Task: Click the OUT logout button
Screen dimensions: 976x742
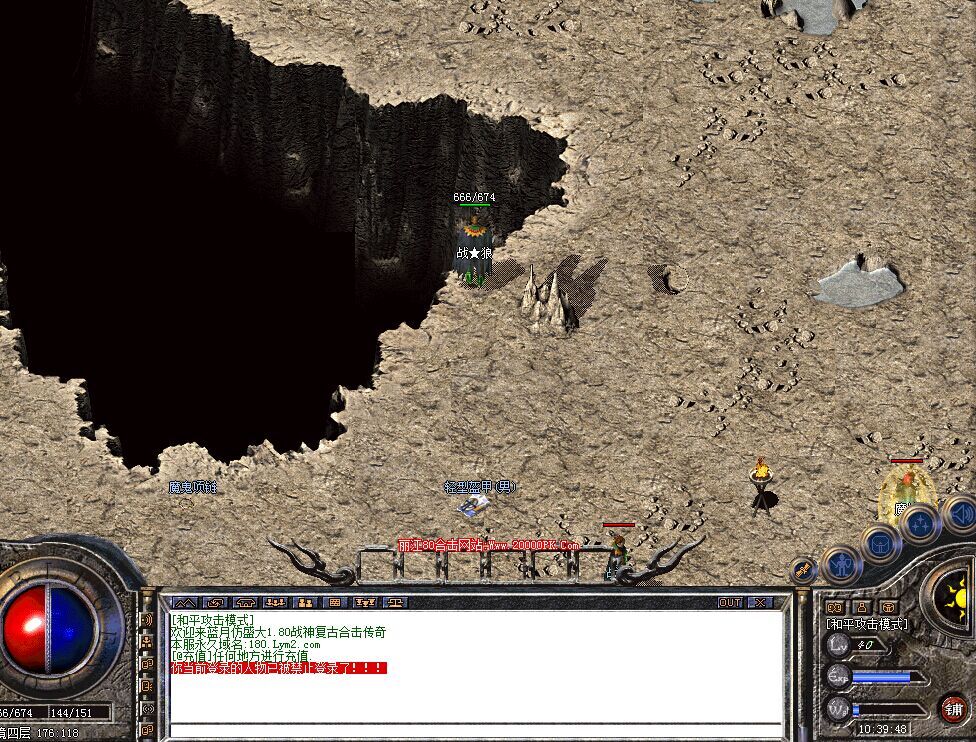Action: 730,603
